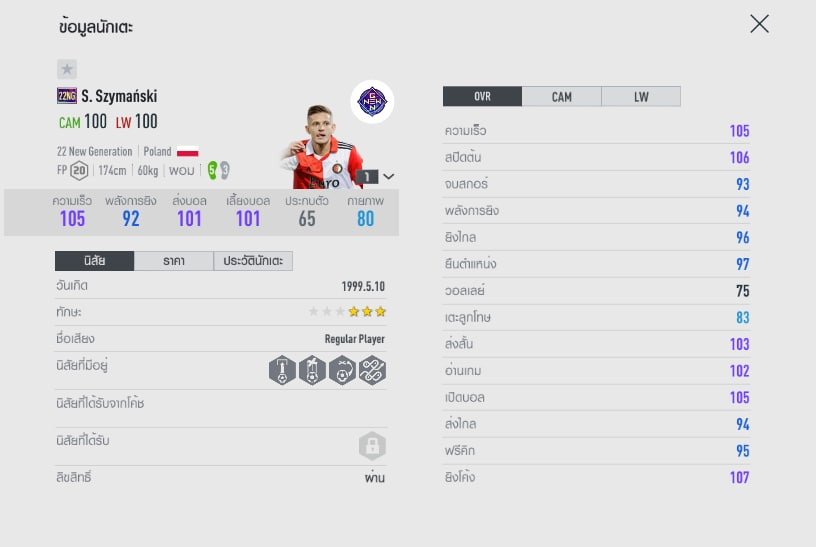Close the player info window
Screen dimensions: 816x547
pyautogui.click(x=759, y=24)
